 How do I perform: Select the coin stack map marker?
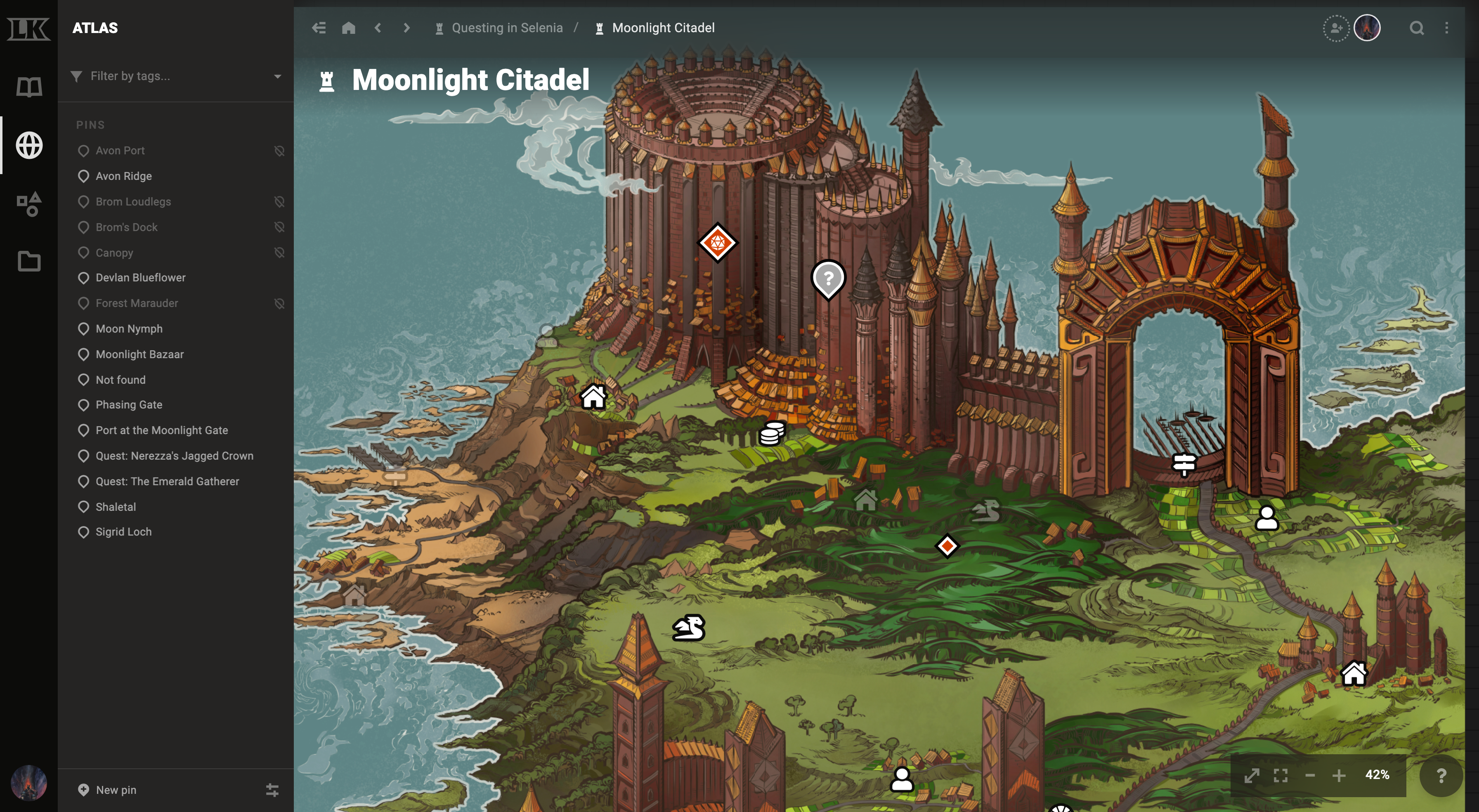[772, 434]
